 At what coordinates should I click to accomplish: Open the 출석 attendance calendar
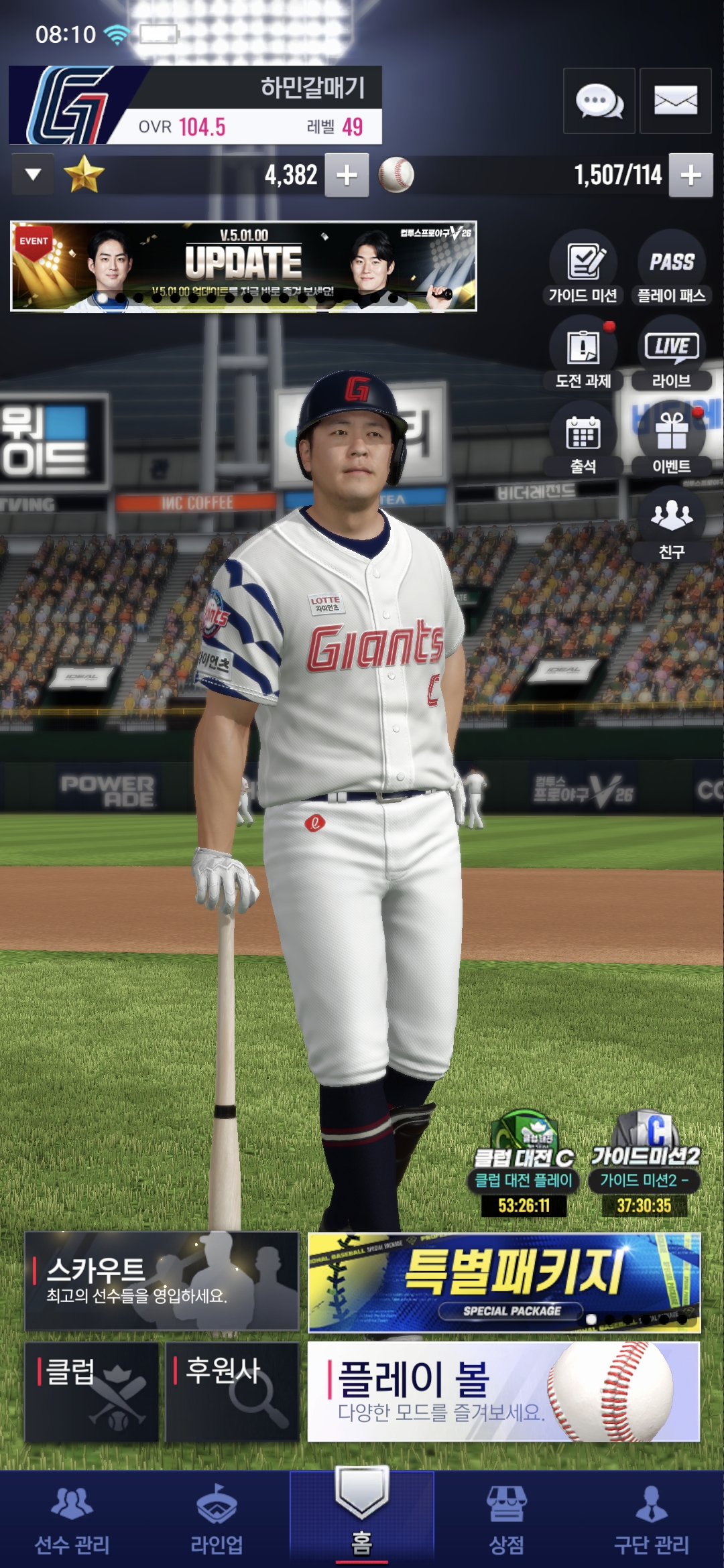tap(583, 439)
